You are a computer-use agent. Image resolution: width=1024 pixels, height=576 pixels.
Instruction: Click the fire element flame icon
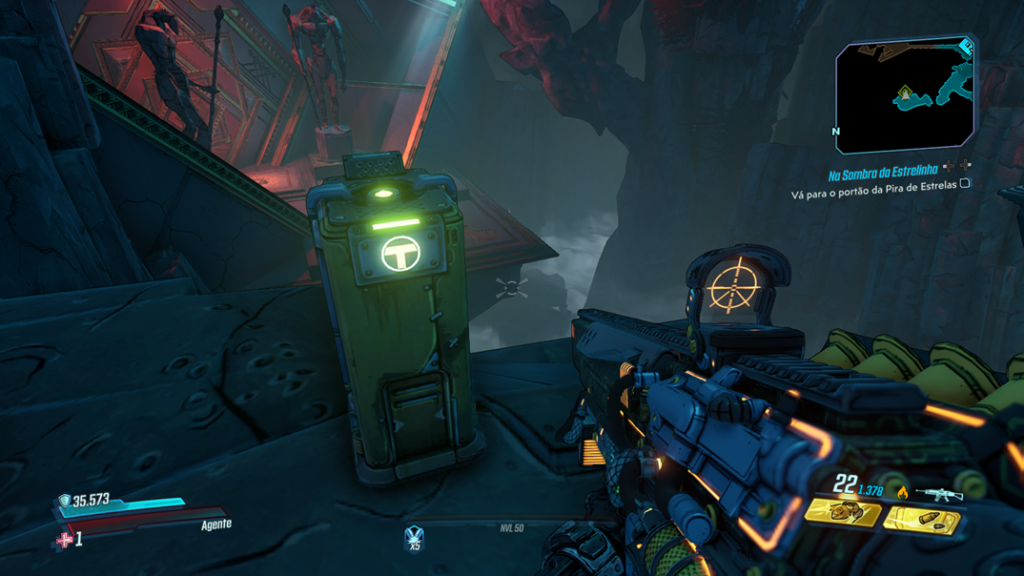(904, 491)
